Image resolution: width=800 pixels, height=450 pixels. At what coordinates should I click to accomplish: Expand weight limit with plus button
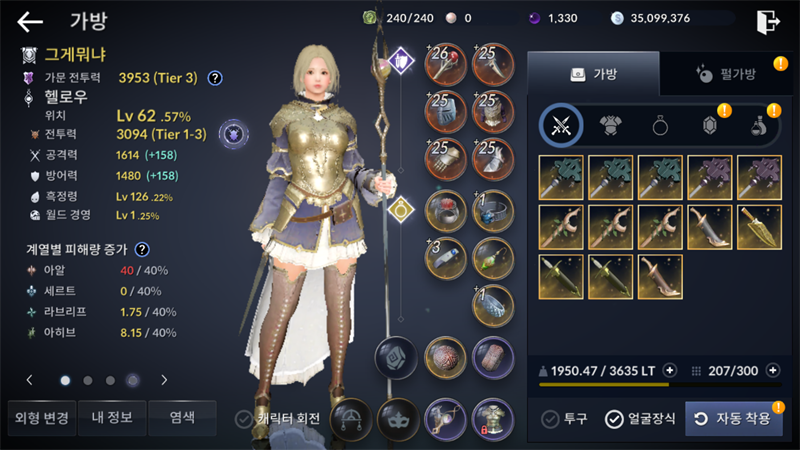click(670, 370)
